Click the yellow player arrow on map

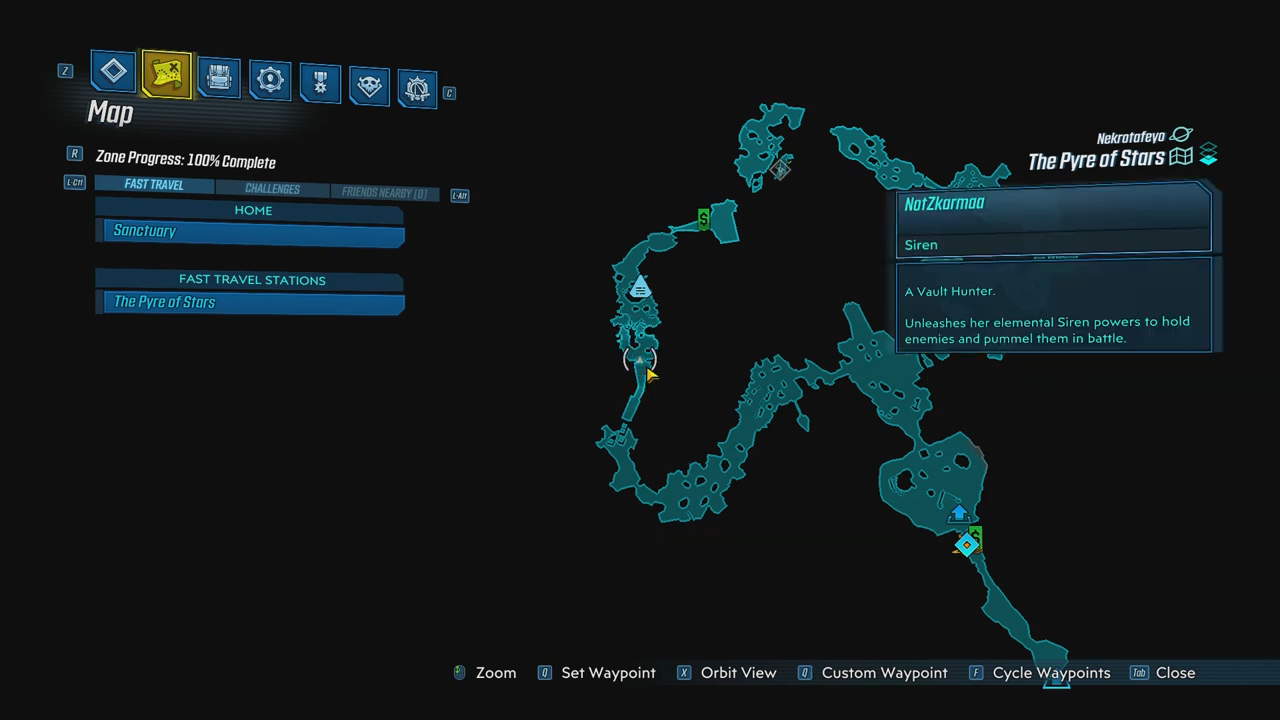coord(651,375)
